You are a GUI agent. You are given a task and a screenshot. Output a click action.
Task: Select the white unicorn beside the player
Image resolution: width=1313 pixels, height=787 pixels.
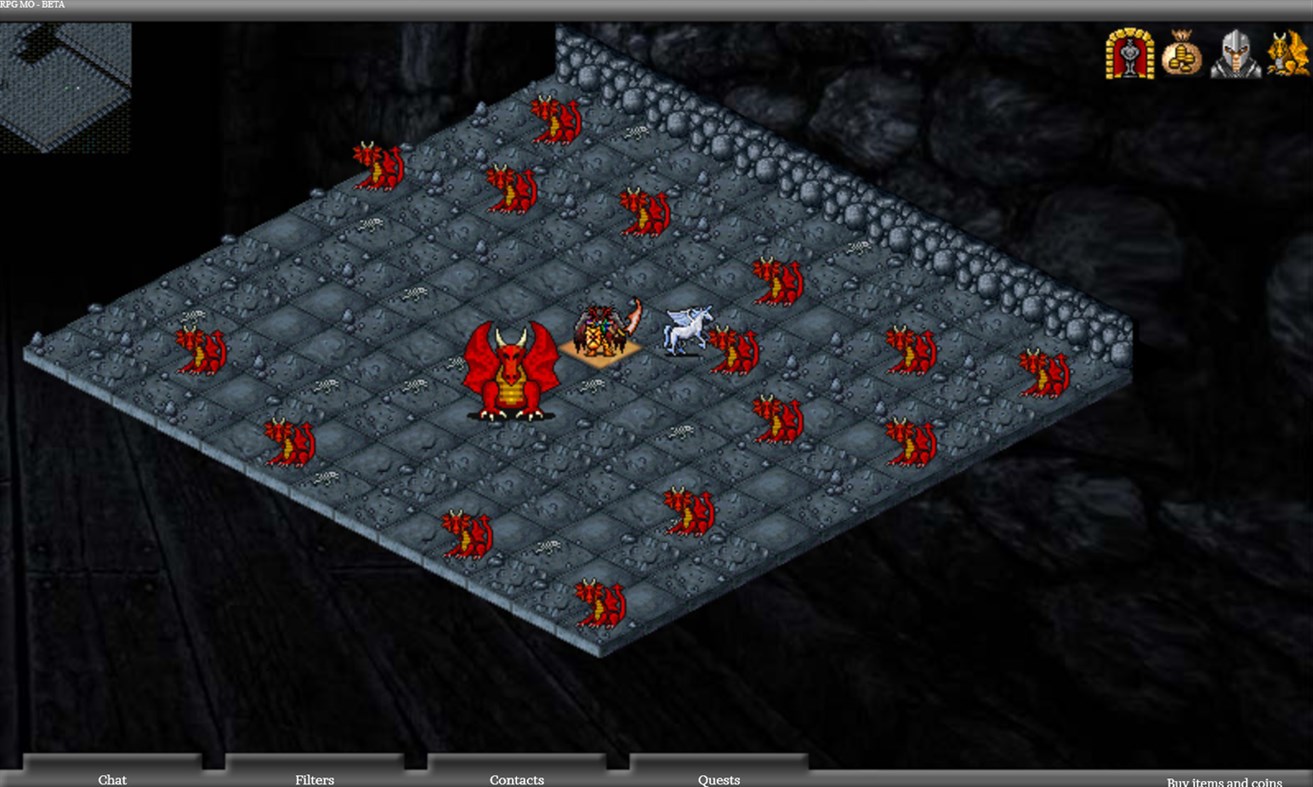pos(682,330)
